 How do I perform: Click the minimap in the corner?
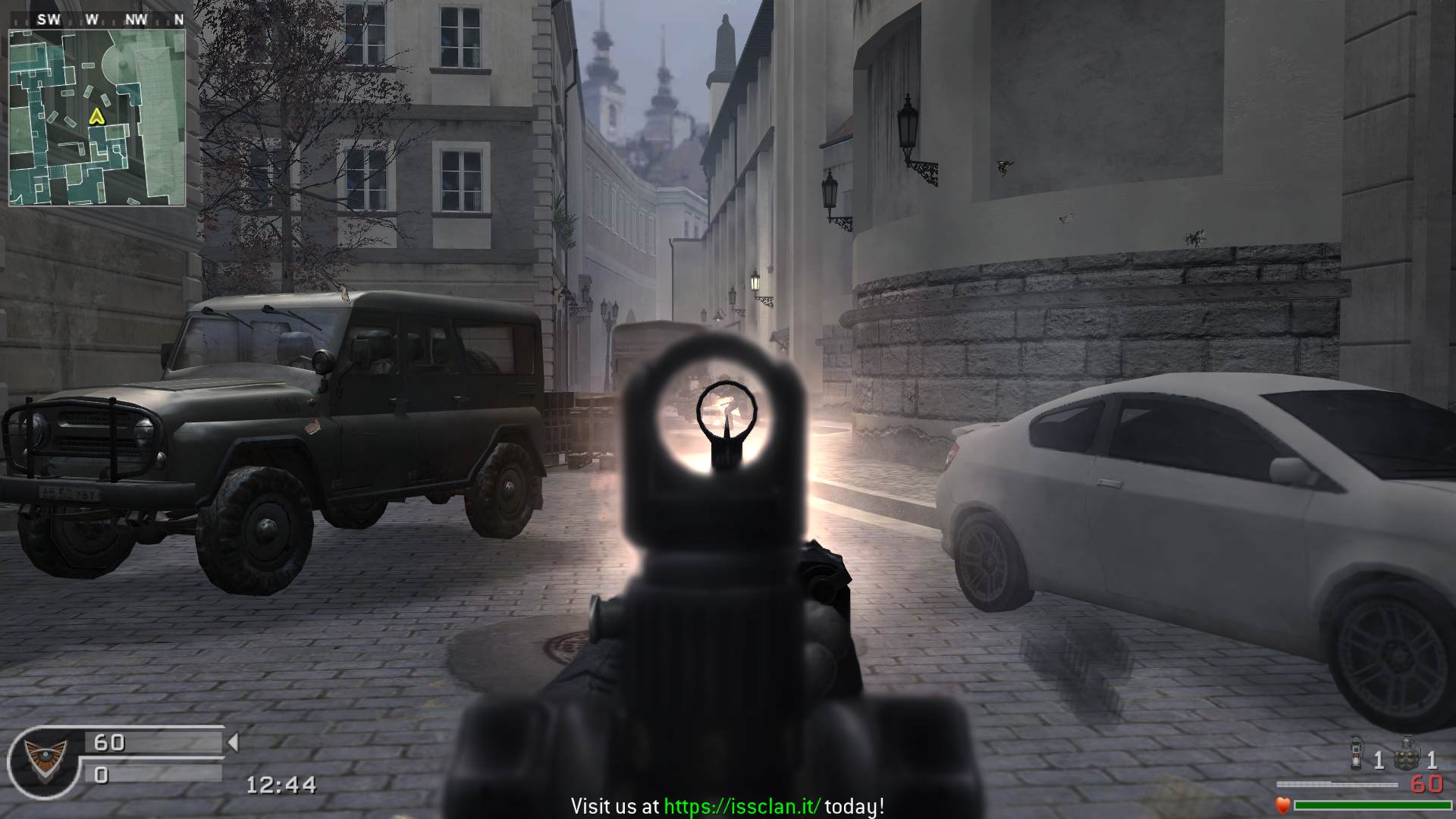97,118
